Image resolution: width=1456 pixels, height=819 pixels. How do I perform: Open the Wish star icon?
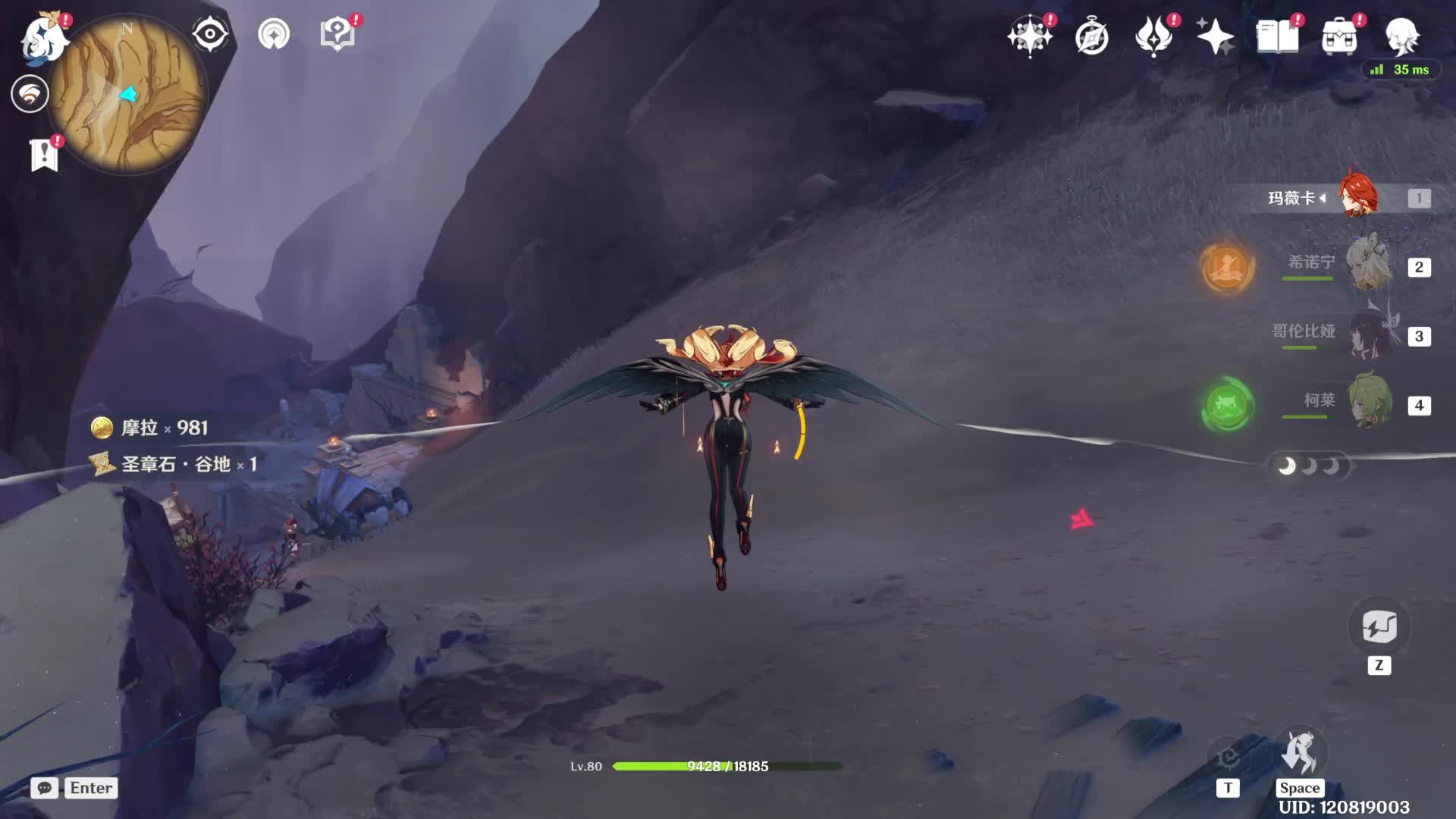(x=1029, y=36)
